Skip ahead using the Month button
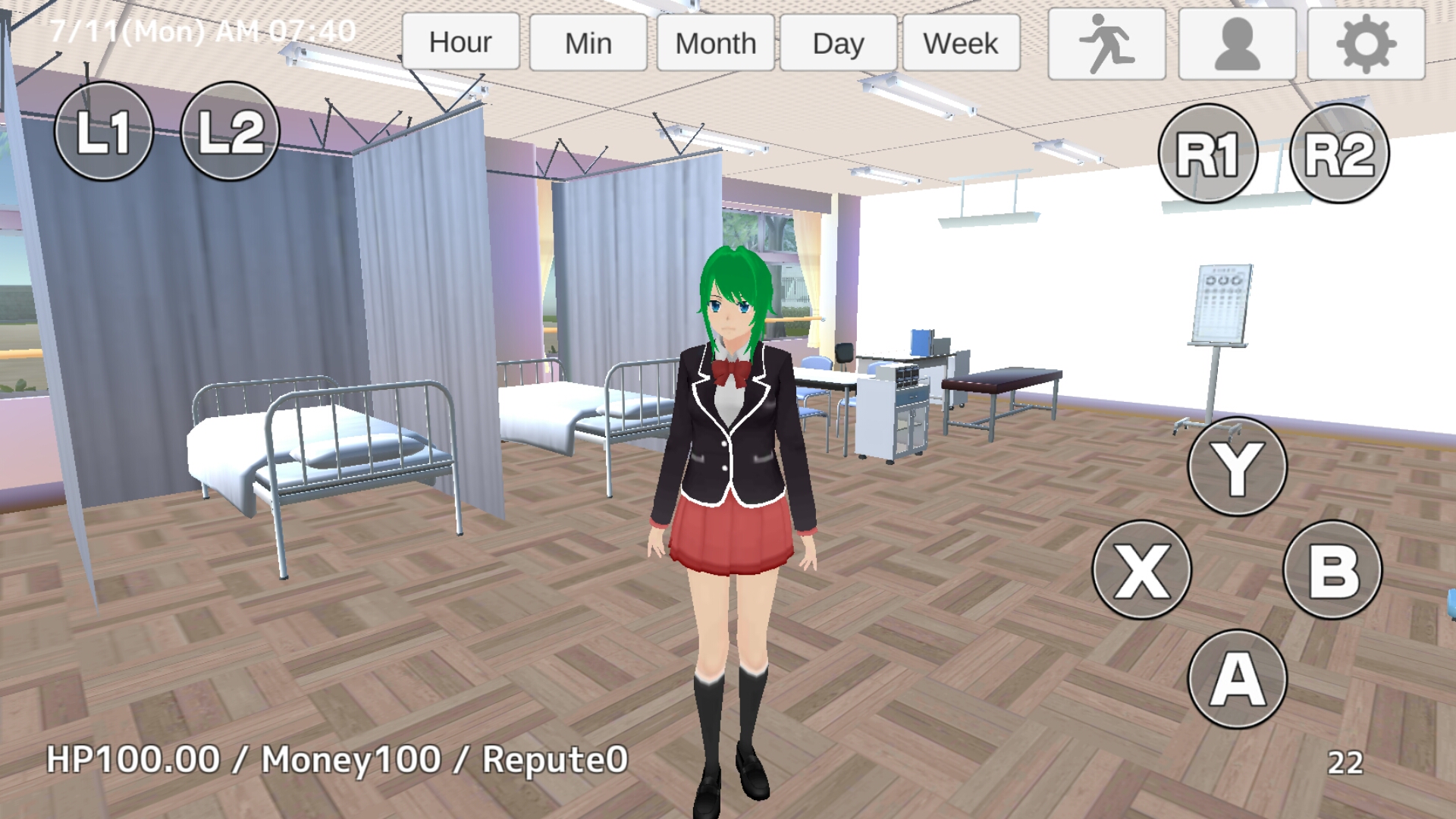The width and height of the screenshot is (1456, 819). (x=715, y=42)
